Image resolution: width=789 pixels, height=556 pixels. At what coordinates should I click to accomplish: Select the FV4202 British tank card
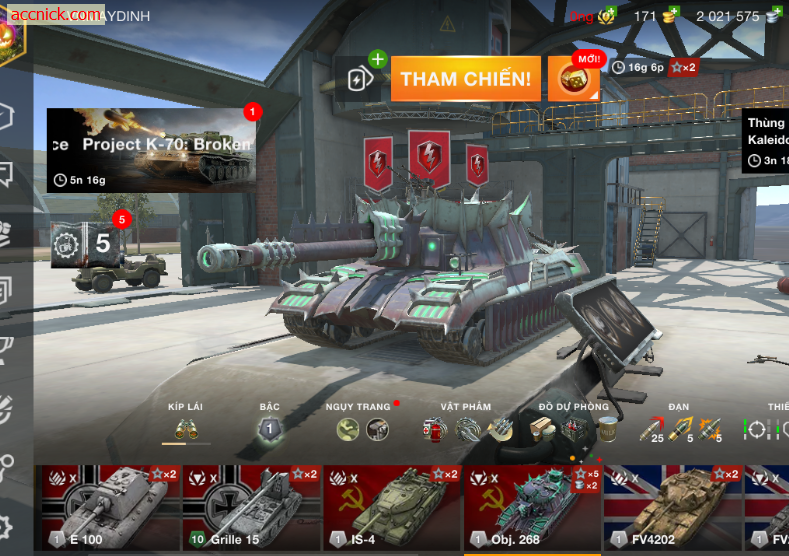(x=672, y=510)
